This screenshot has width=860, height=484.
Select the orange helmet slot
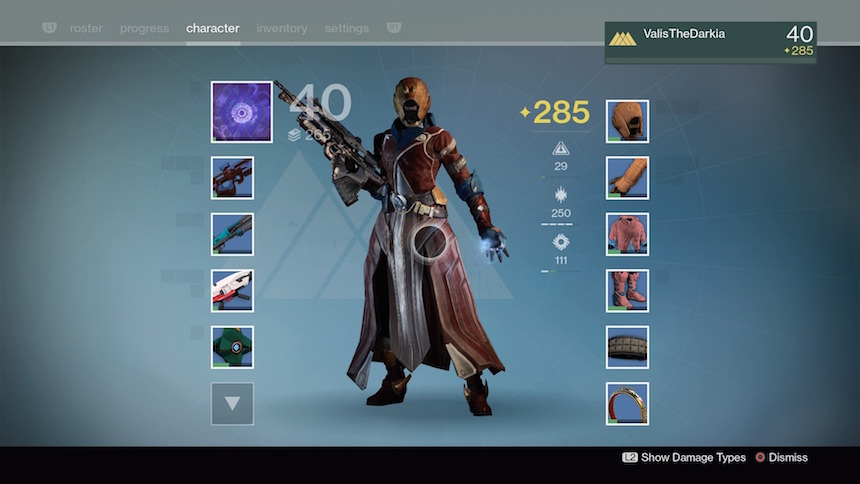coord(627,121)
